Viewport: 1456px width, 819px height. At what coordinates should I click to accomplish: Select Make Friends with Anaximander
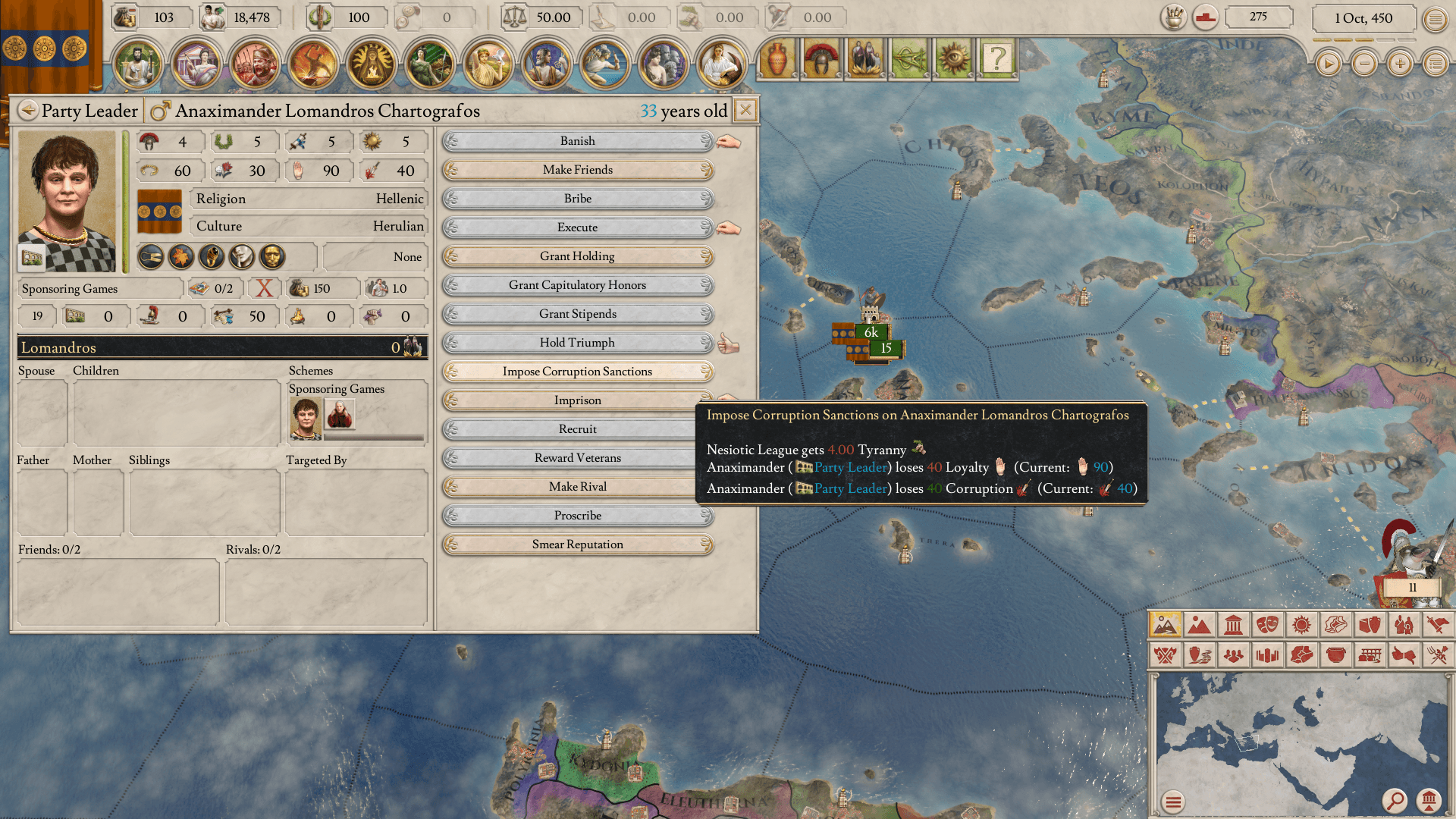pos(577,170)
